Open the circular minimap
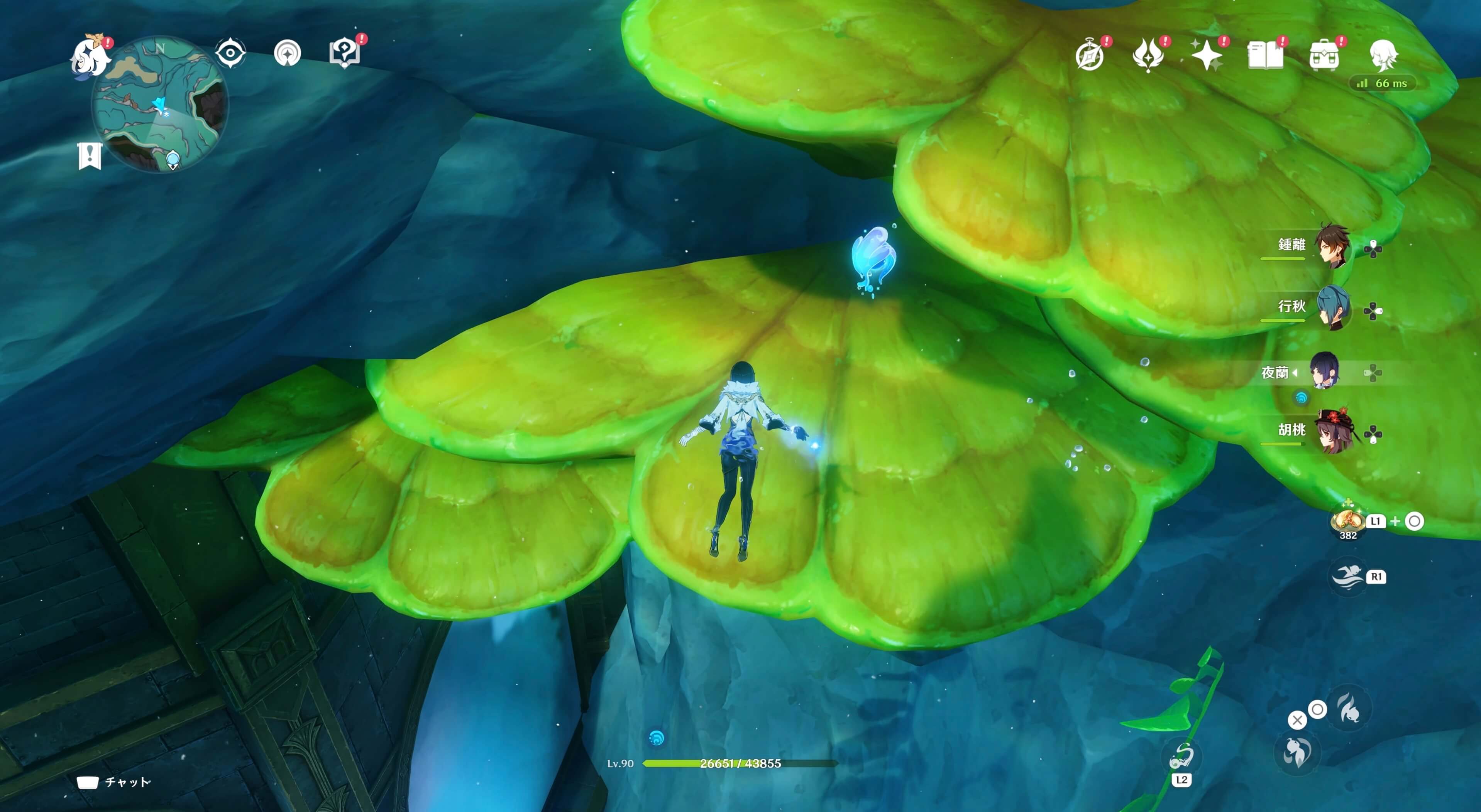The width and height of the screenshot is (1481, 812). pyautogui.click(x=160, y=103)
